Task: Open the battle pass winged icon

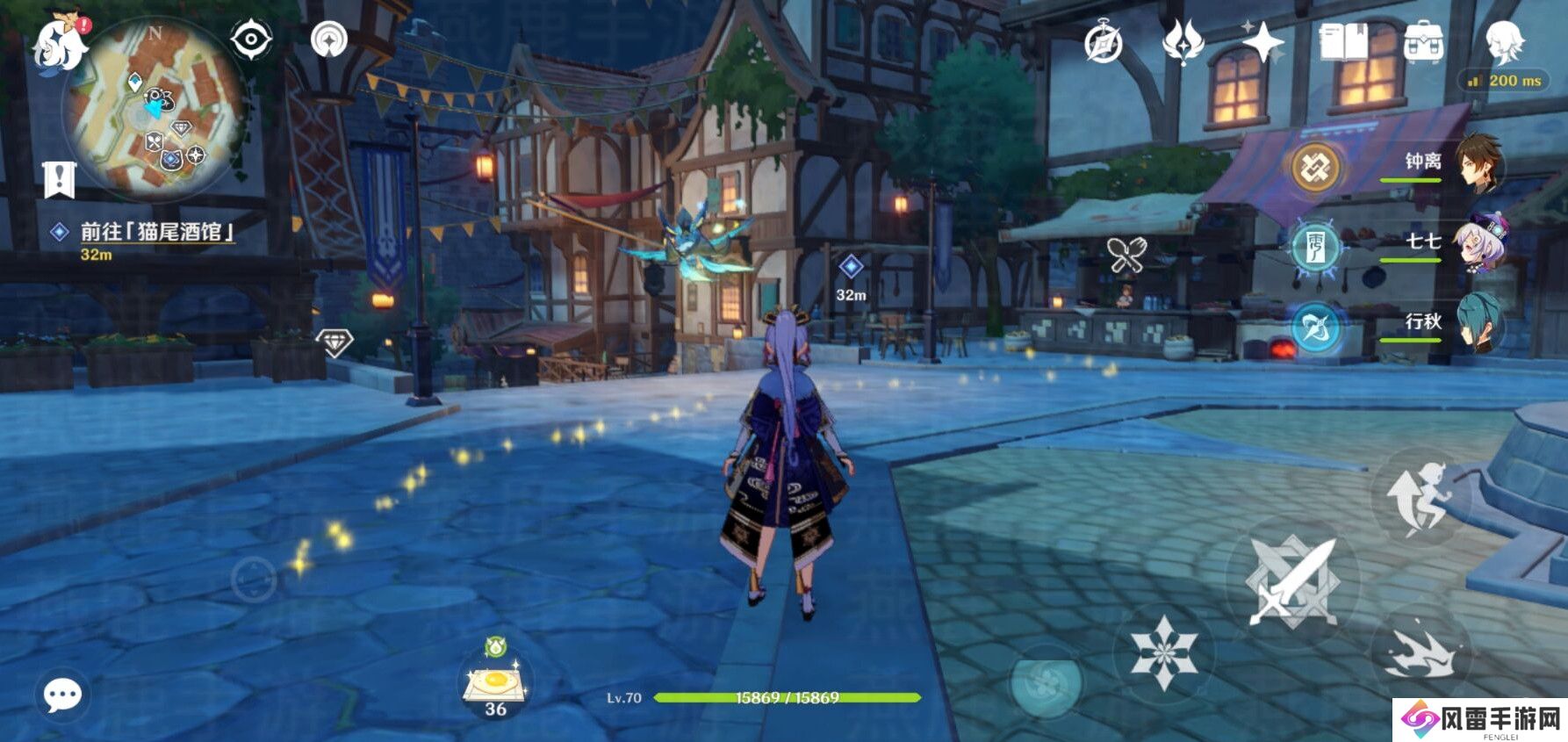Action: point(1183,42)
